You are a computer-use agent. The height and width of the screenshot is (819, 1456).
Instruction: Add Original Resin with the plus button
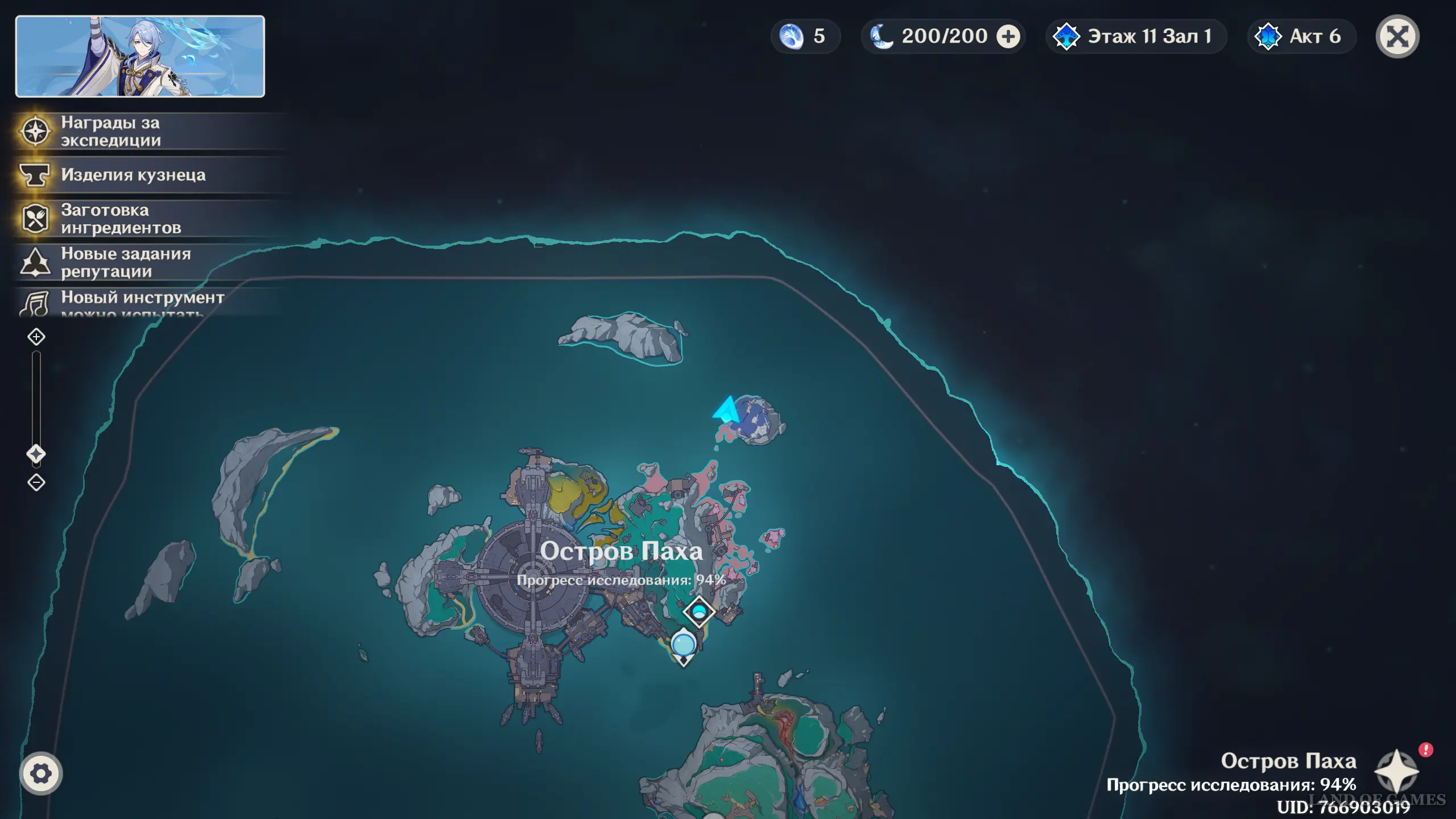1008,37
